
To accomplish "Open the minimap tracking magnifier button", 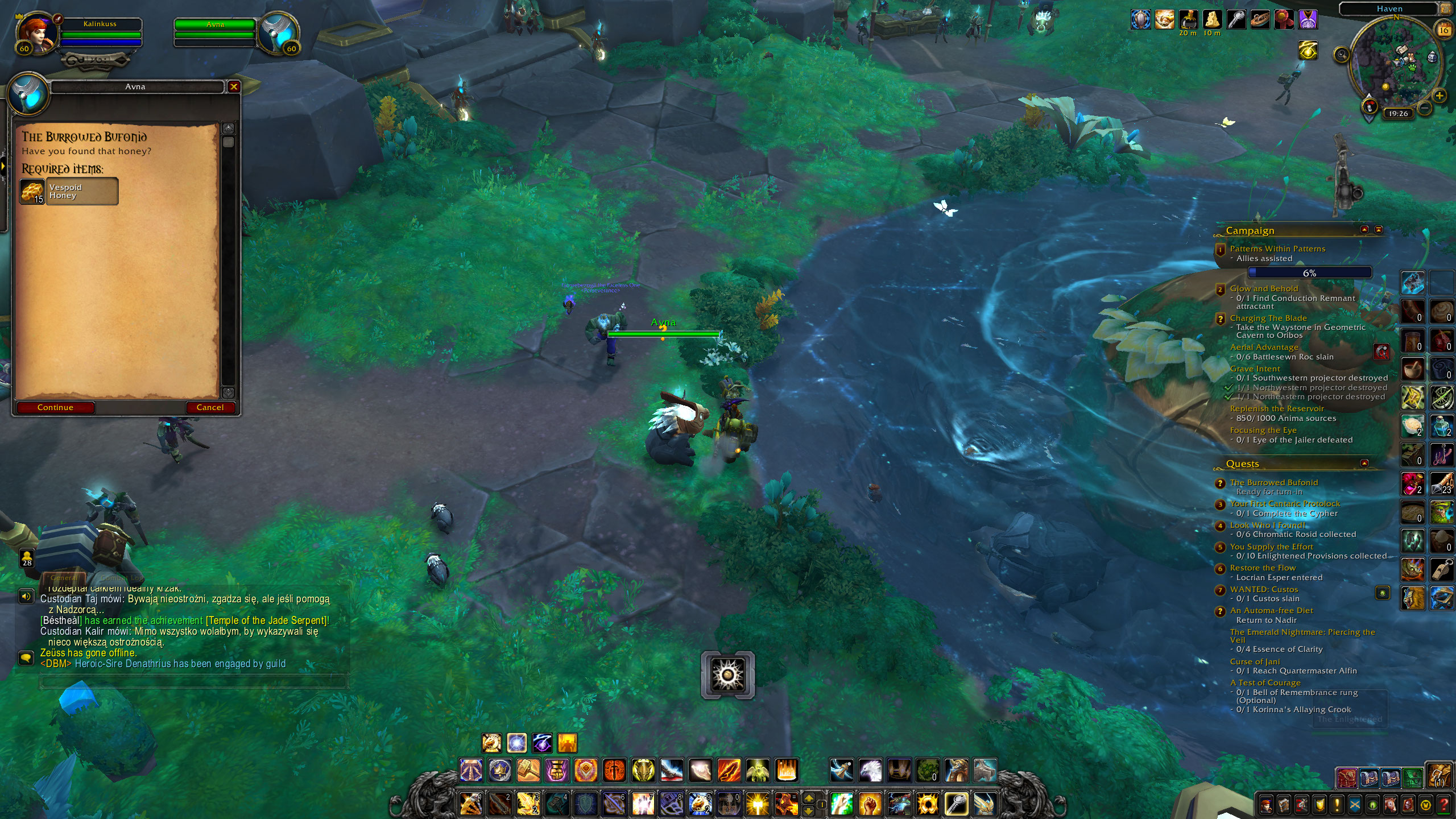I will [x=1342, y=55].
